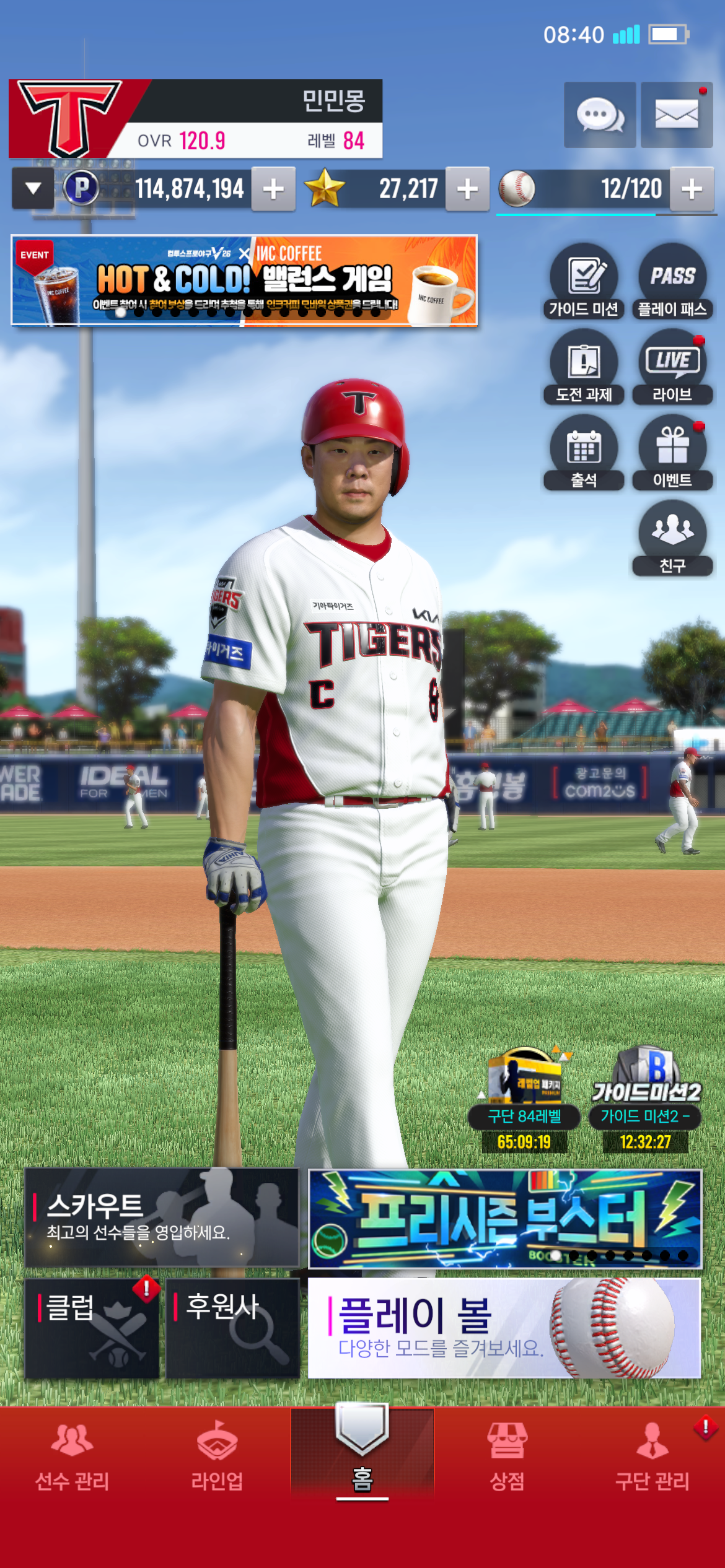Expand the currency dropdown arrow

point(33,188)
